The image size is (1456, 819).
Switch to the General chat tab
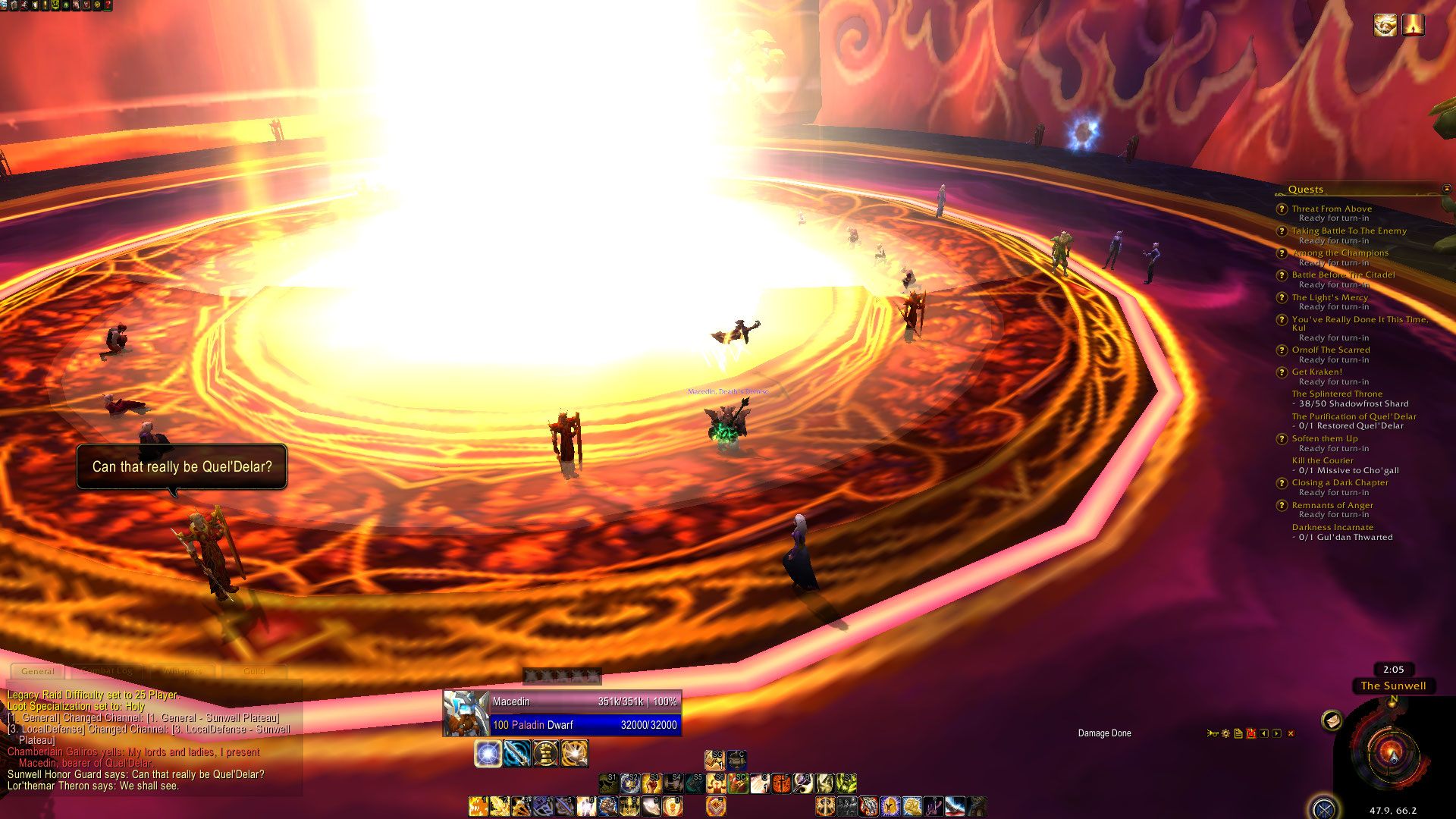38,671
